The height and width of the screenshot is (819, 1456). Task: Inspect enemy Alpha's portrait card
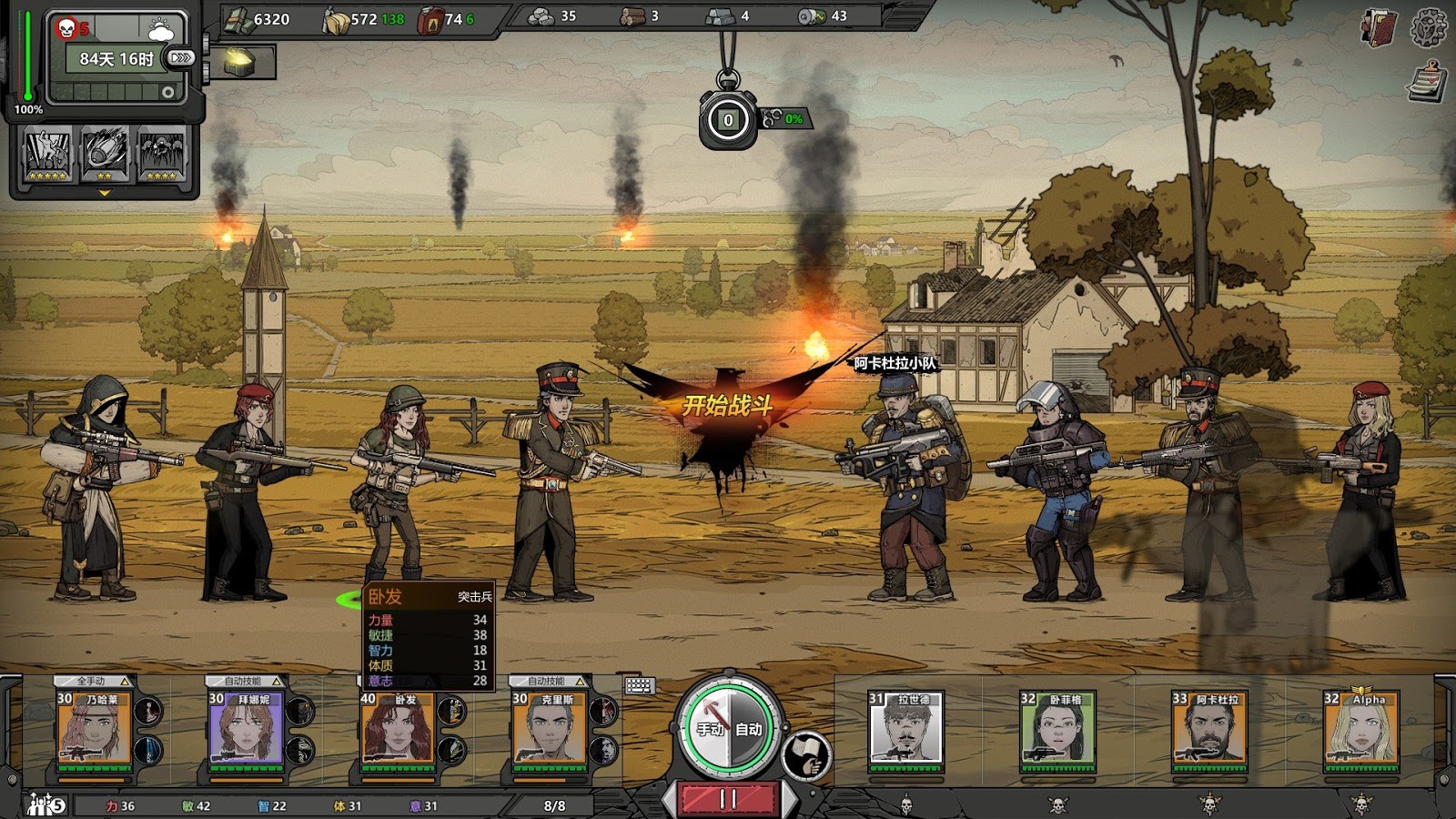pos(1361,728)
